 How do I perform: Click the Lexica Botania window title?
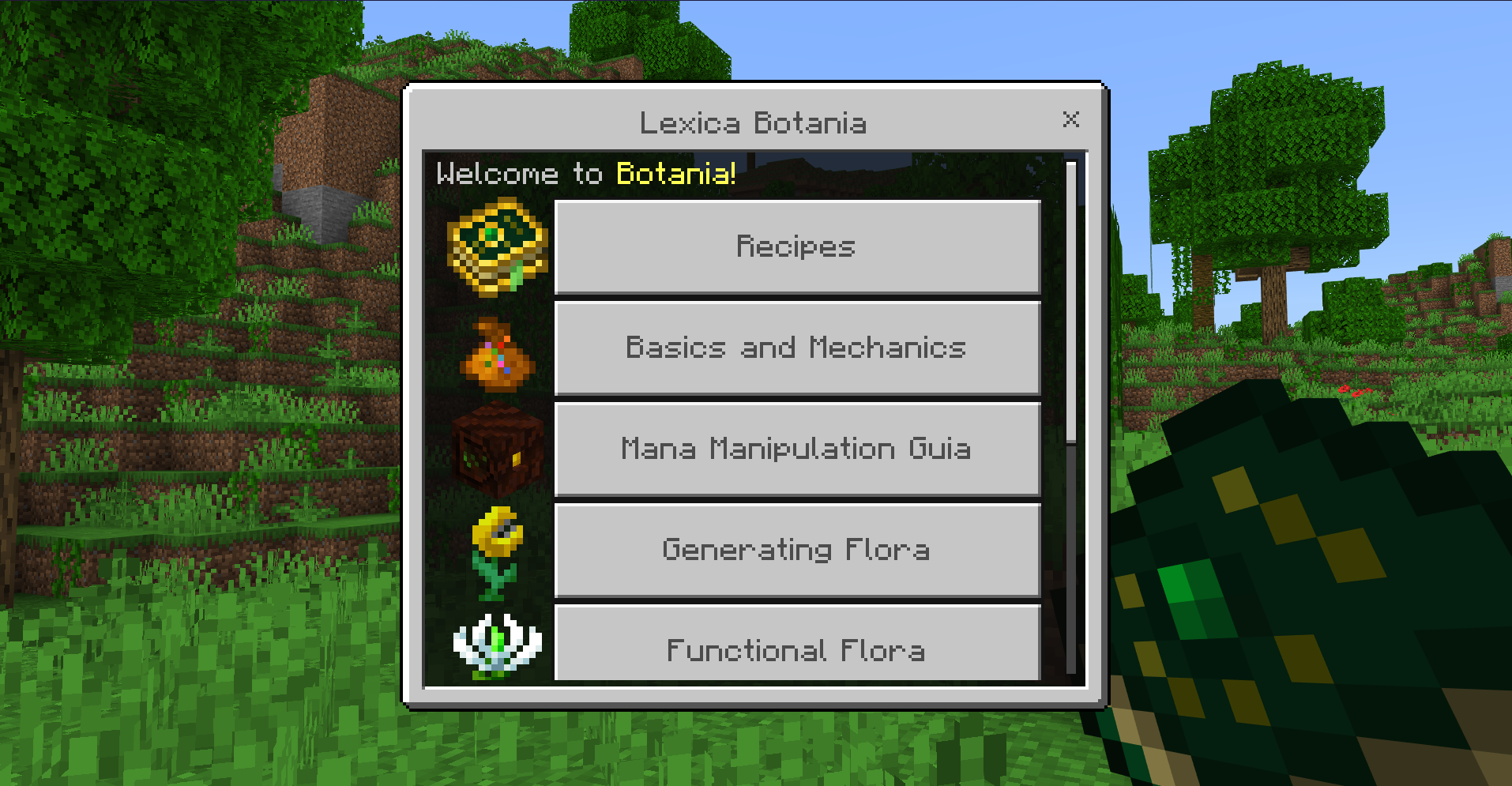(x=753, y=123)
